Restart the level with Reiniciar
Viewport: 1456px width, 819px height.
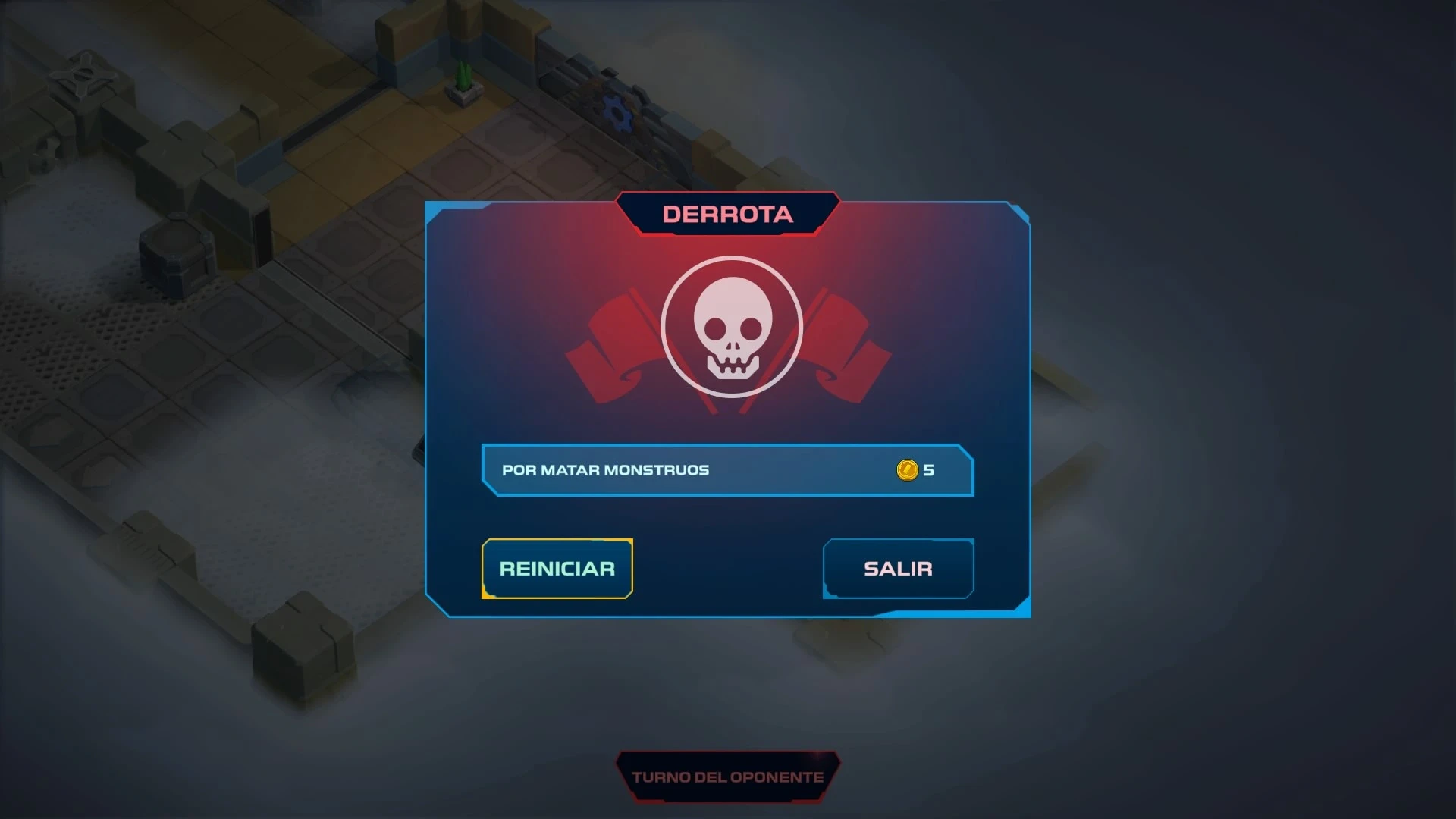click(x=557, y=569)
